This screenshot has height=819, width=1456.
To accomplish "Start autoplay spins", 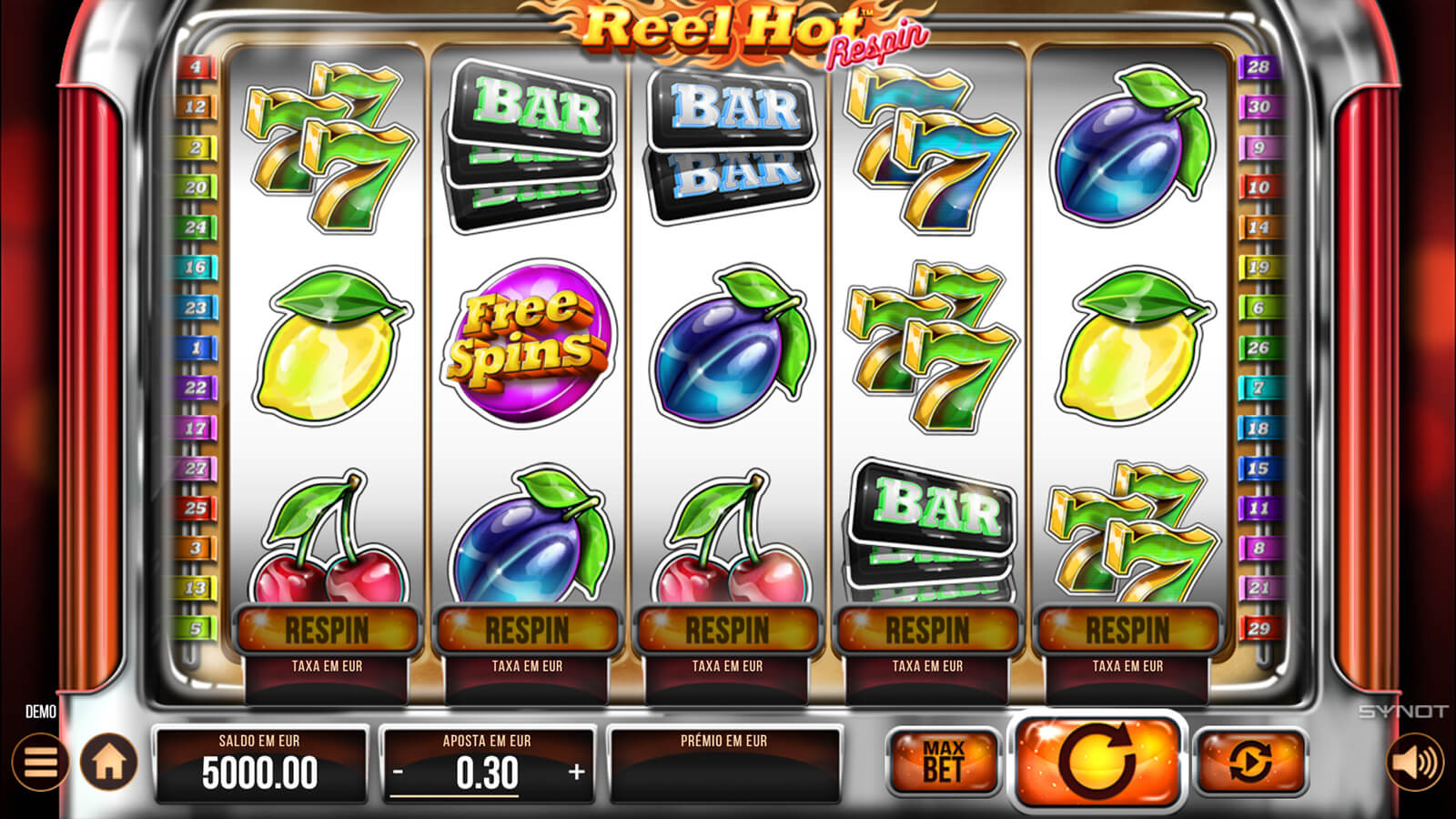I will pyautogui.click(x=1250, y=761).
